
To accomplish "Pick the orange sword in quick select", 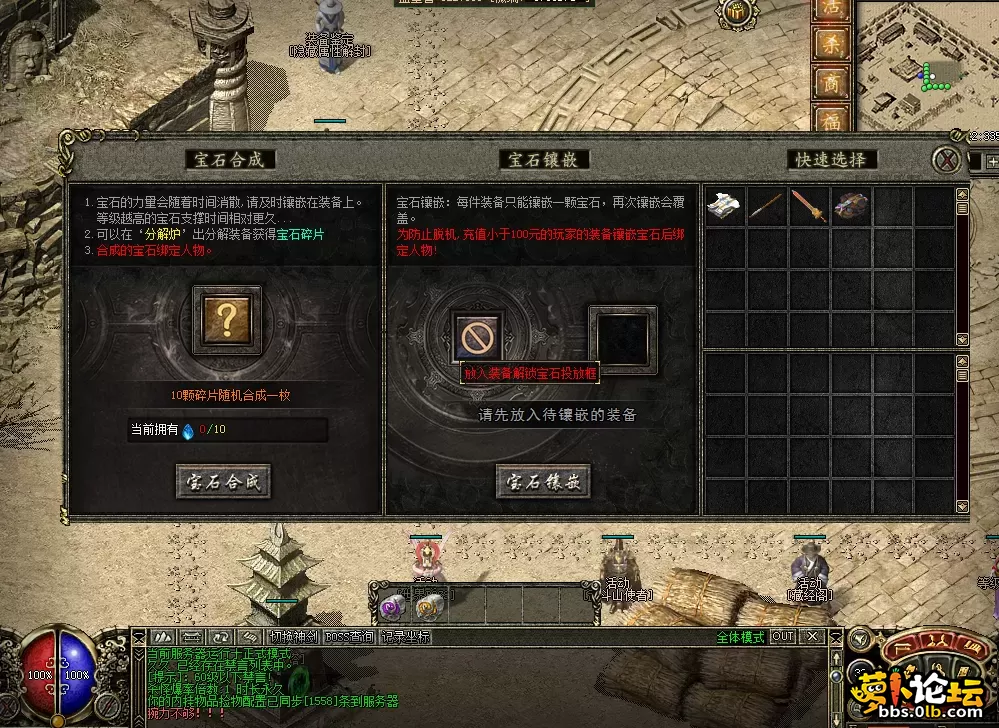I will coord(809,206).
